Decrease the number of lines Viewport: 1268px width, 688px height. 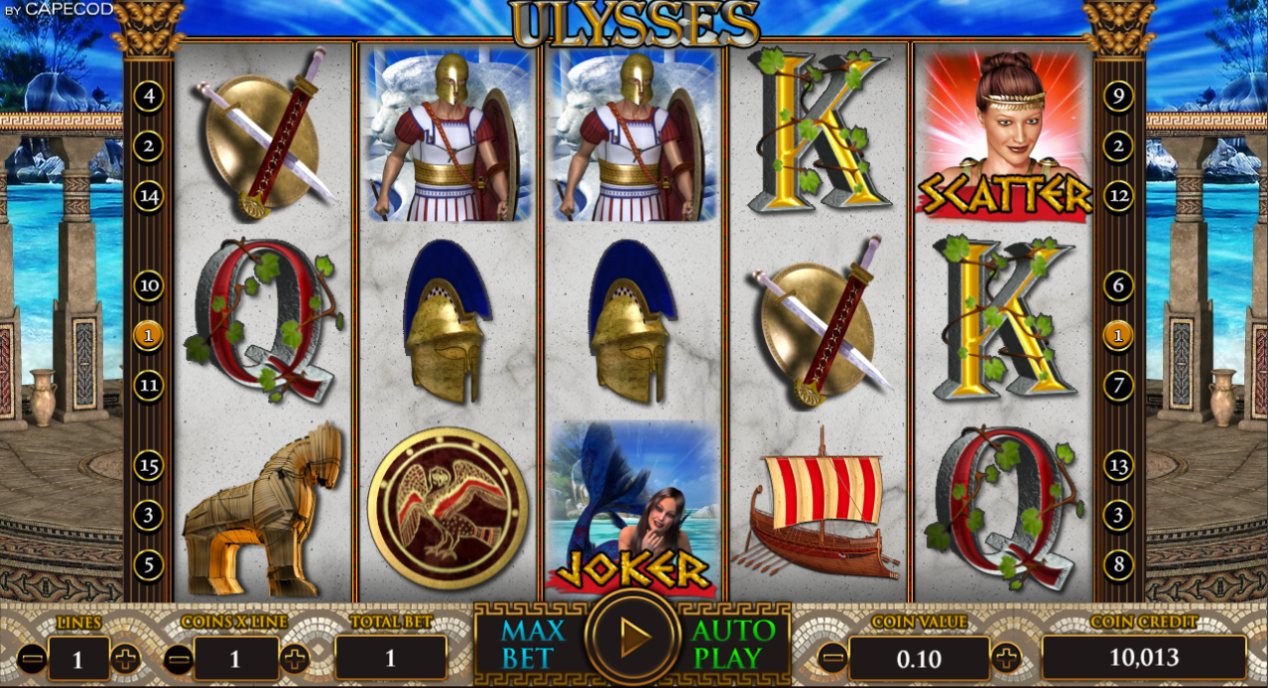click(32, 658)
